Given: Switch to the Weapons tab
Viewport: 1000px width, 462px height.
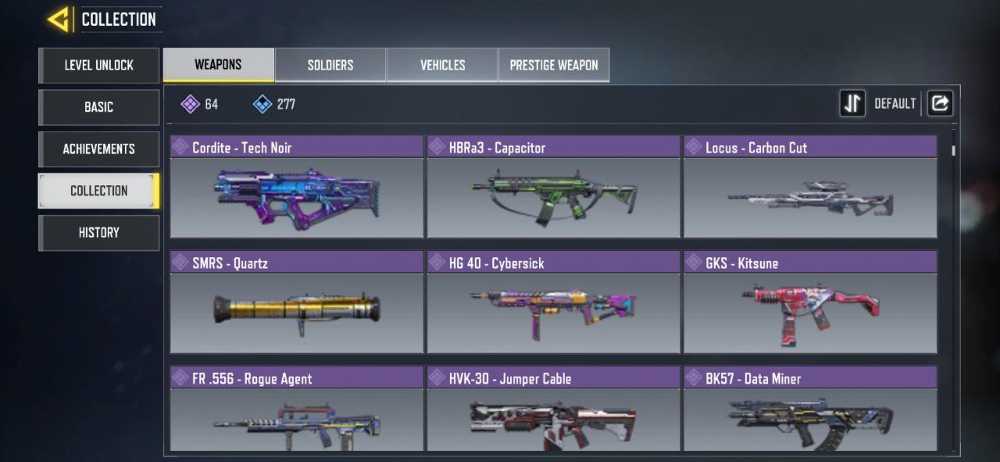Looking at the screenshot, I should (218, 65).
